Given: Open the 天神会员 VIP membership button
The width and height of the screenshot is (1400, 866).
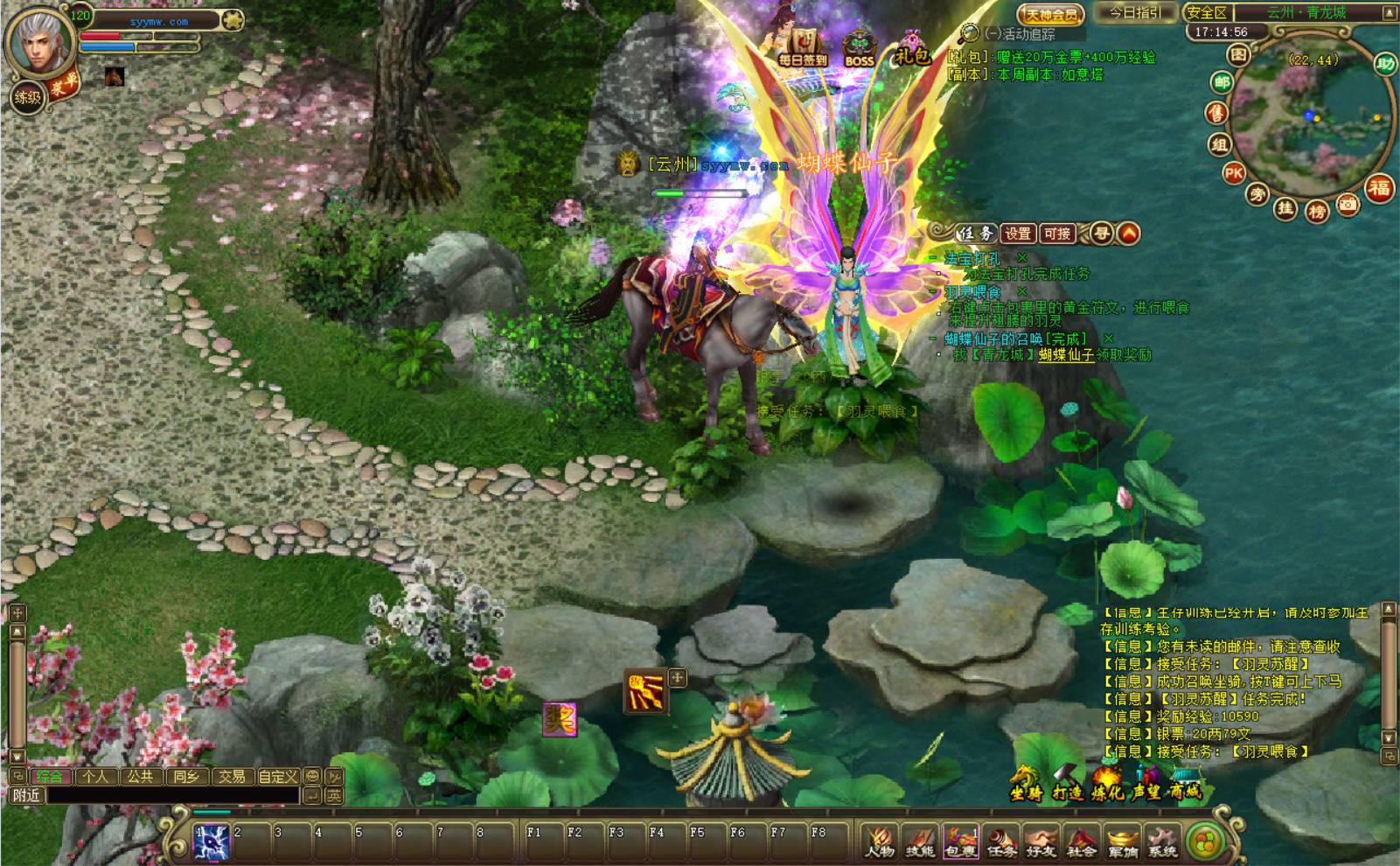Looking at the screenshot, I should click(x=1050, y=14).
